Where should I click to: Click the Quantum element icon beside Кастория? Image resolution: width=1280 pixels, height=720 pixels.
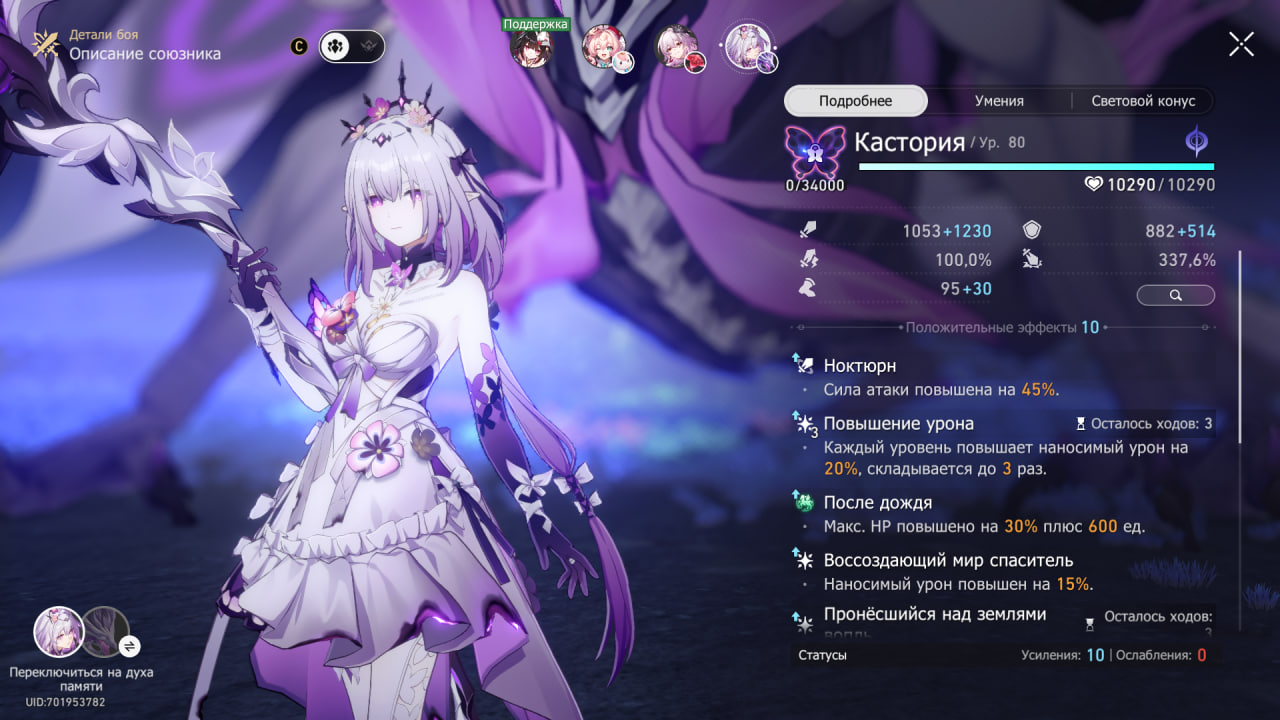click(x=1196, y=142)
